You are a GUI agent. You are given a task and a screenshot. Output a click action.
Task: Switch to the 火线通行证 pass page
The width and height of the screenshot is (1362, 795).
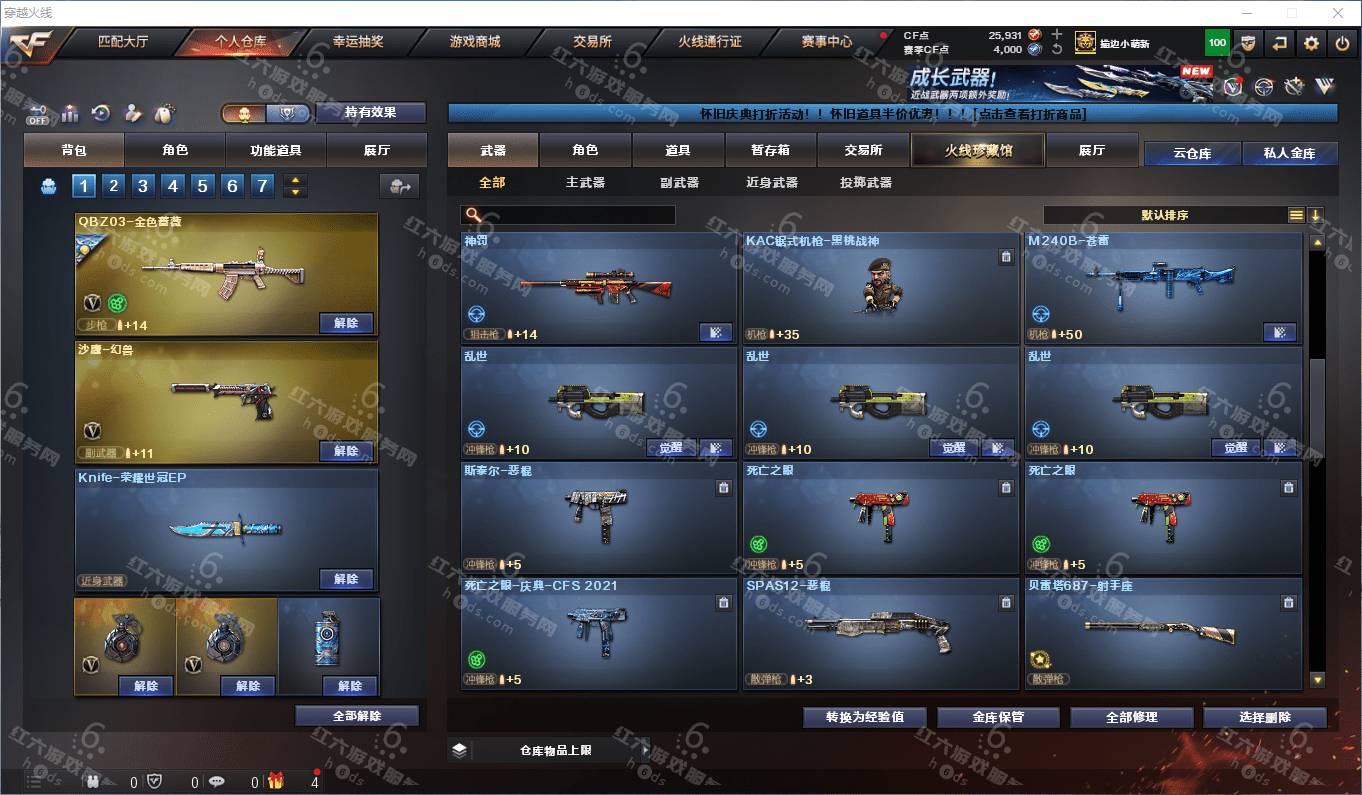[x=710, y=42]
